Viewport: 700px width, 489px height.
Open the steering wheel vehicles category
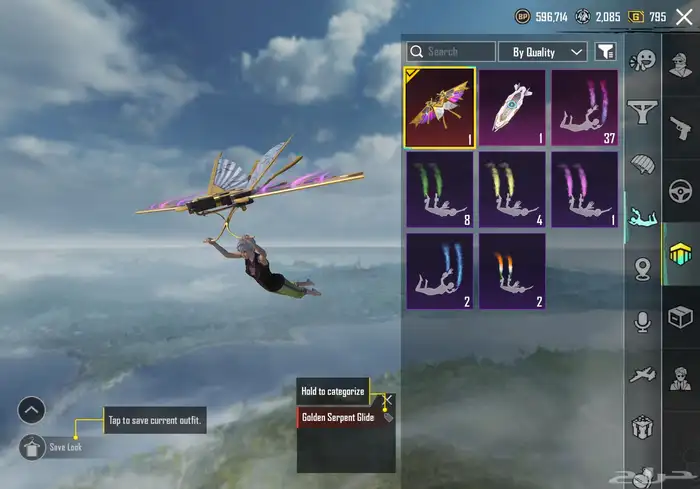[681, 191]
